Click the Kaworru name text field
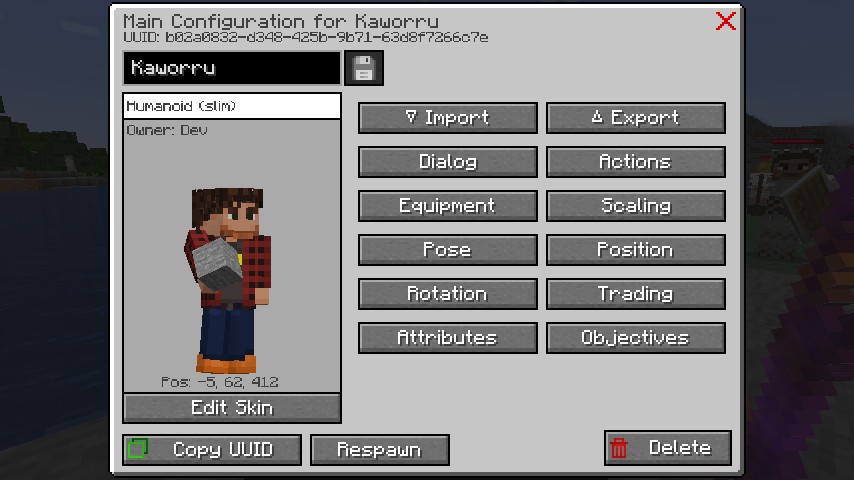Viewport: 854px width, 480px height. [x=231, y=68]
